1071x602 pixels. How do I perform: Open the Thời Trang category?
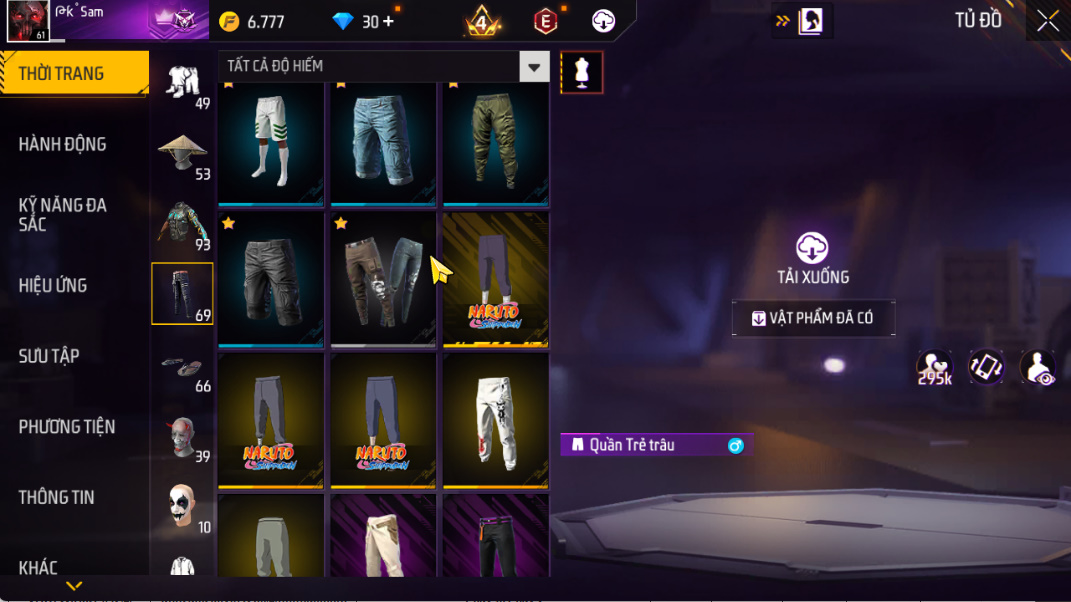tap(74, 74)
